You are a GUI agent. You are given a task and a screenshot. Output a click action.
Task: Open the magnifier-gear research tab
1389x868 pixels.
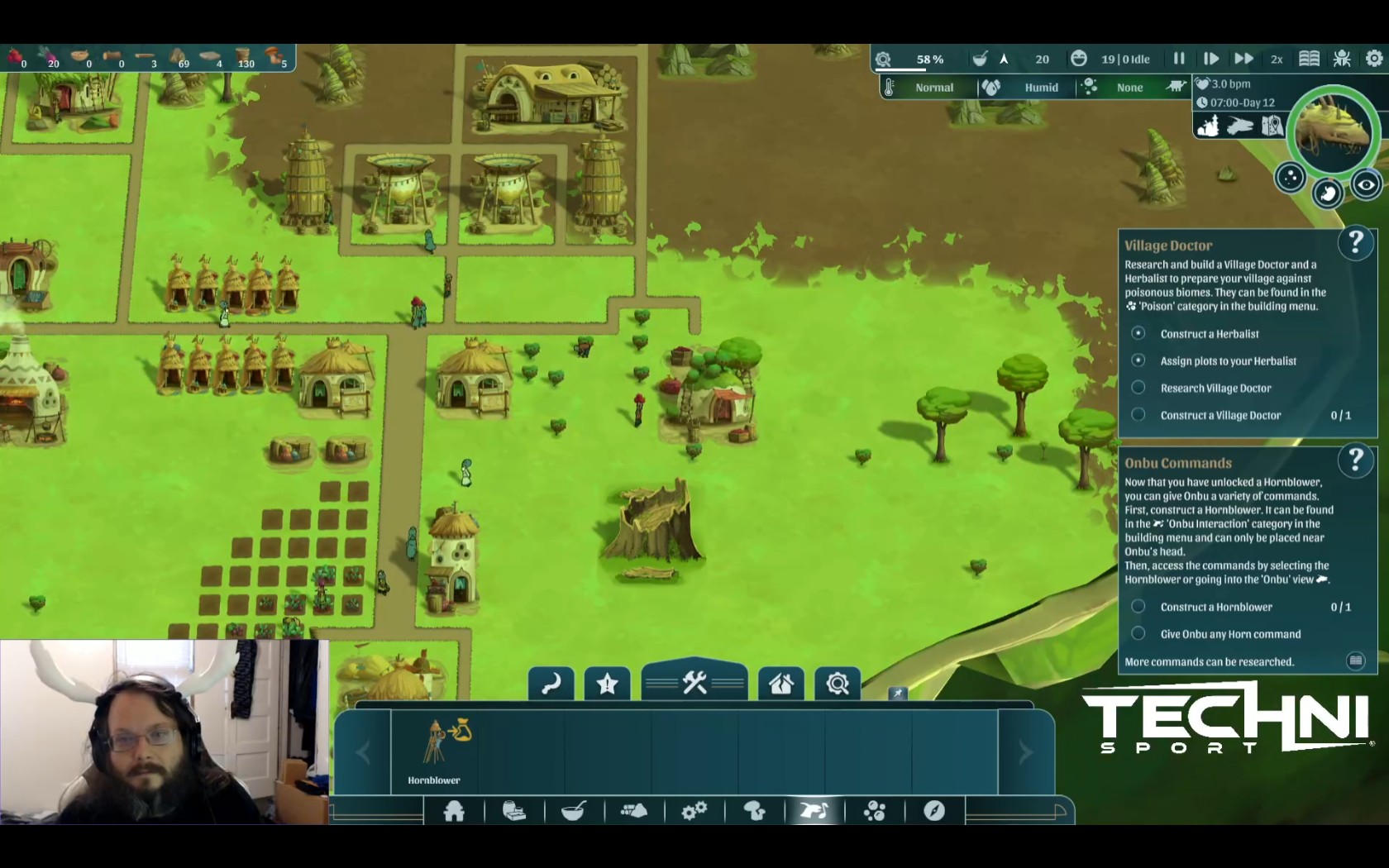tap(837, 684)
